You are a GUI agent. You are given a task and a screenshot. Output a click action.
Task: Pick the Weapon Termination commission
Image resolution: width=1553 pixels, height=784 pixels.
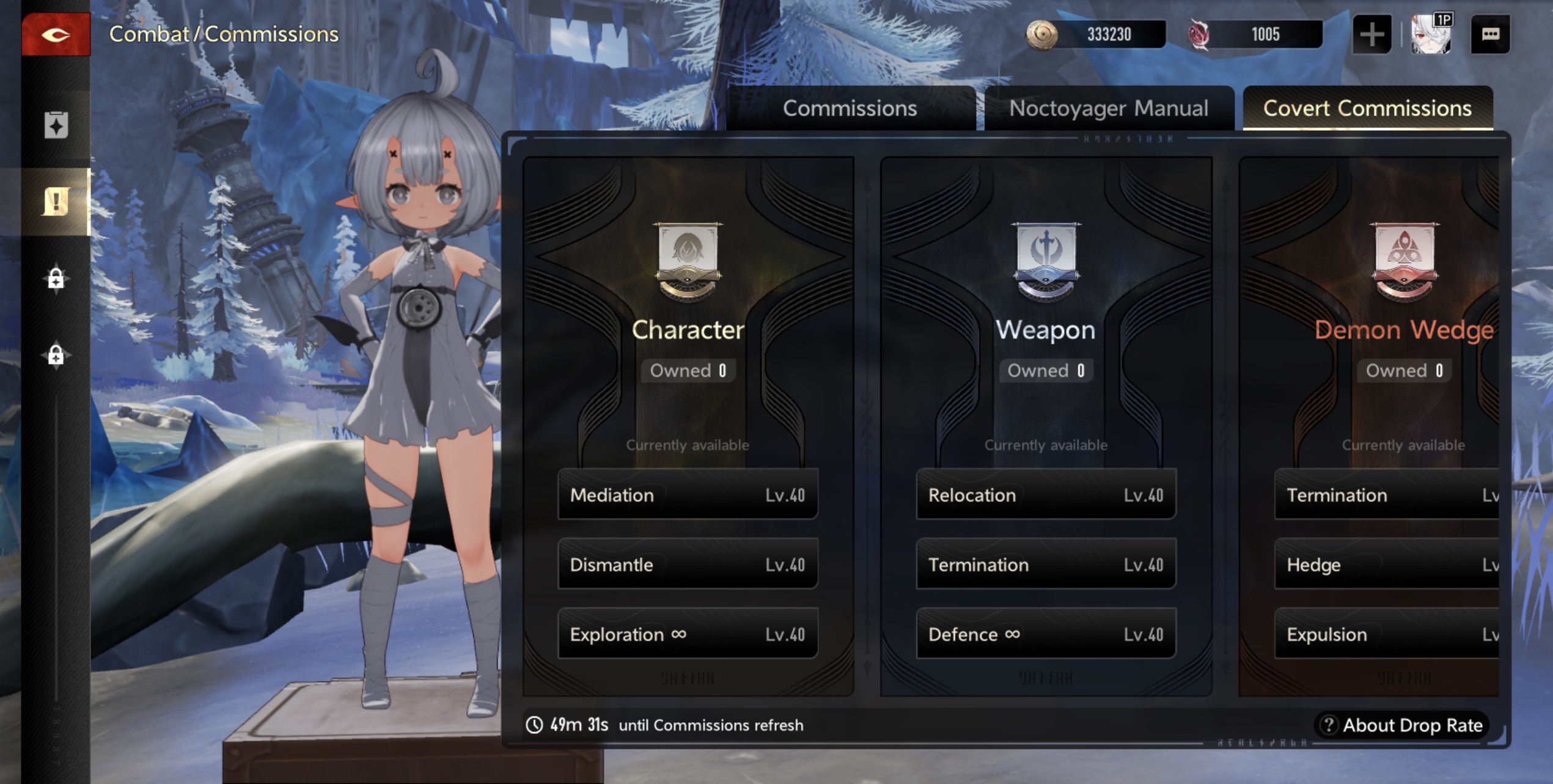1046,564
